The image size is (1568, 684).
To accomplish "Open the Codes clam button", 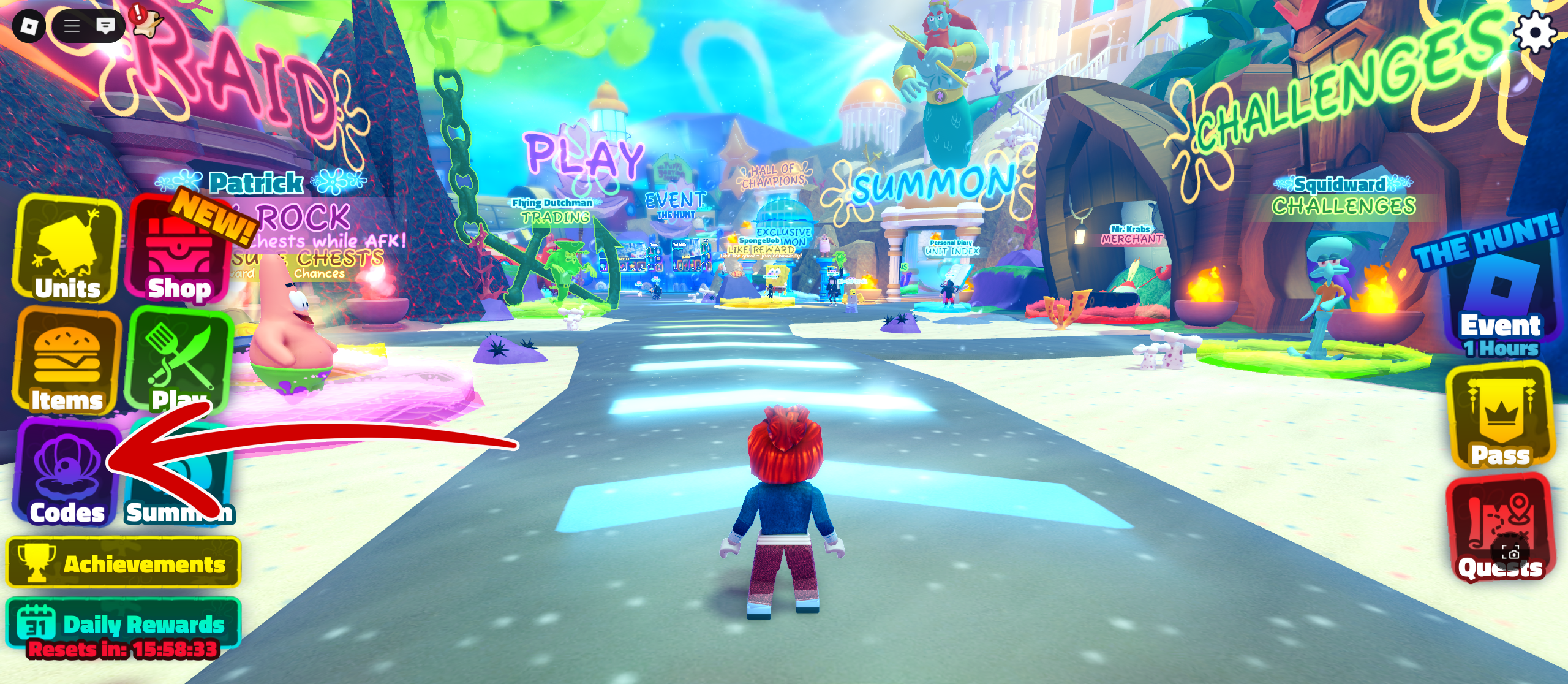I will tap(66, 473).
